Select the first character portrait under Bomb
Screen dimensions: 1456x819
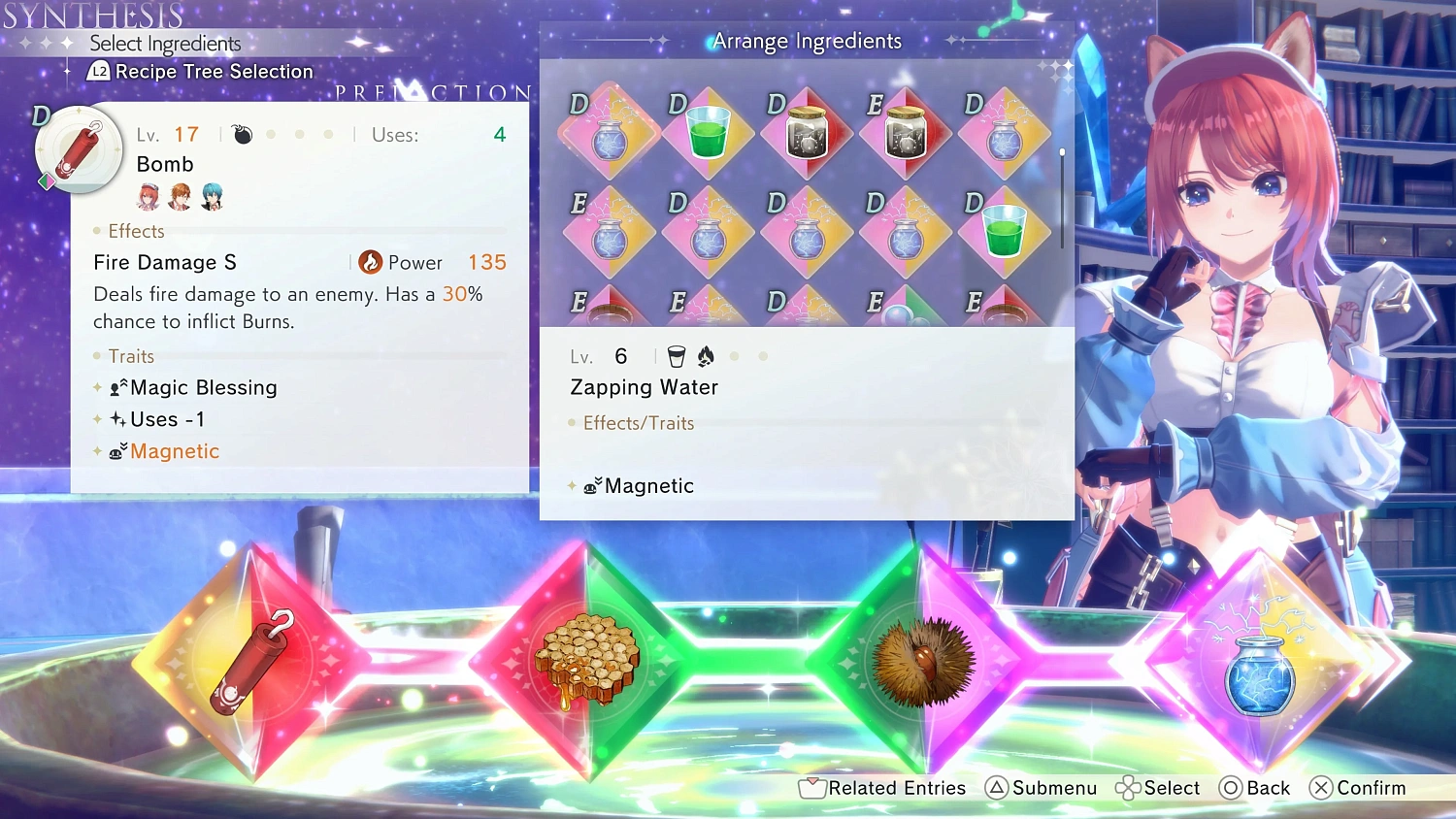(x=150, y=197)
